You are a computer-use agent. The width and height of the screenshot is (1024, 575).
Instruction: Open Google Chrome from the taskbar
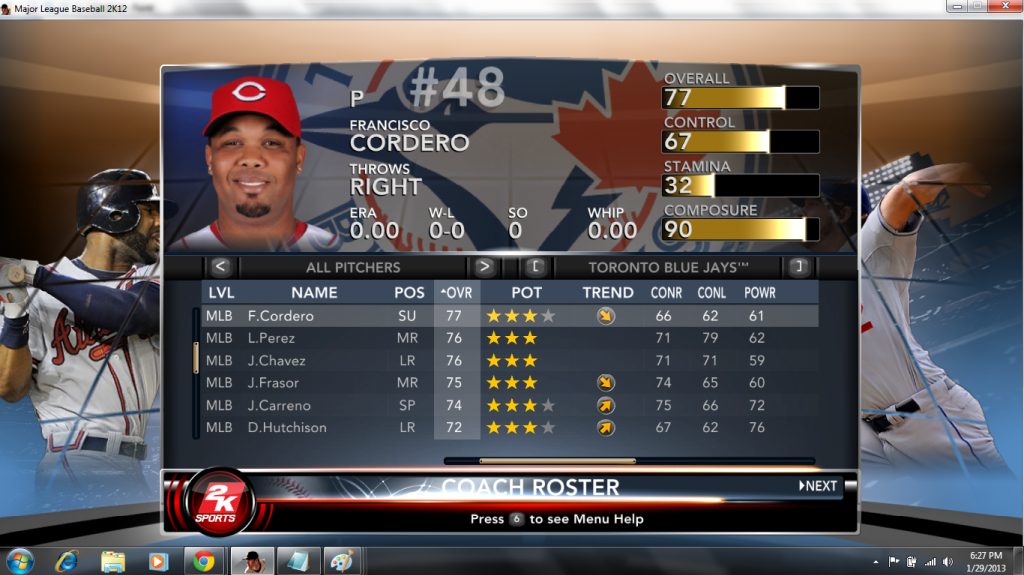203,561
